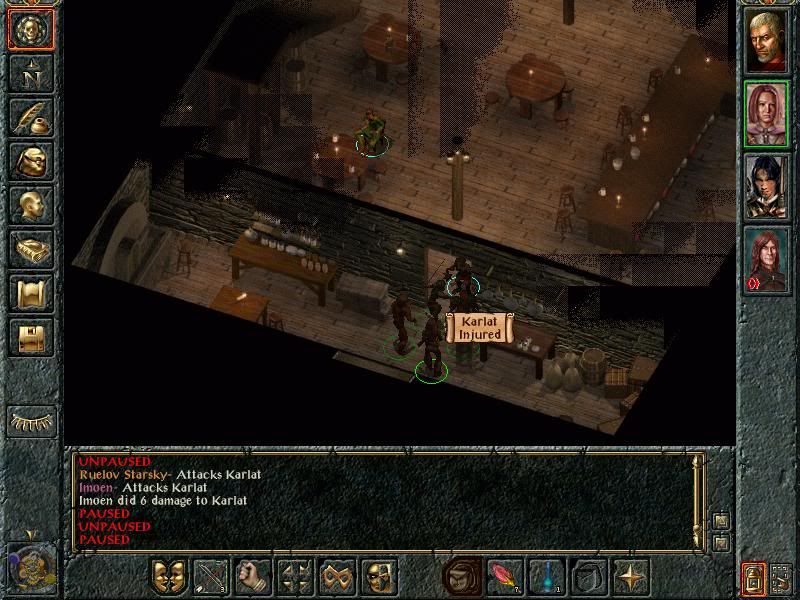This screenshot has height=600, width=800.
Task: Open the mage spellbook icon
Action: [x=31, y=249]
